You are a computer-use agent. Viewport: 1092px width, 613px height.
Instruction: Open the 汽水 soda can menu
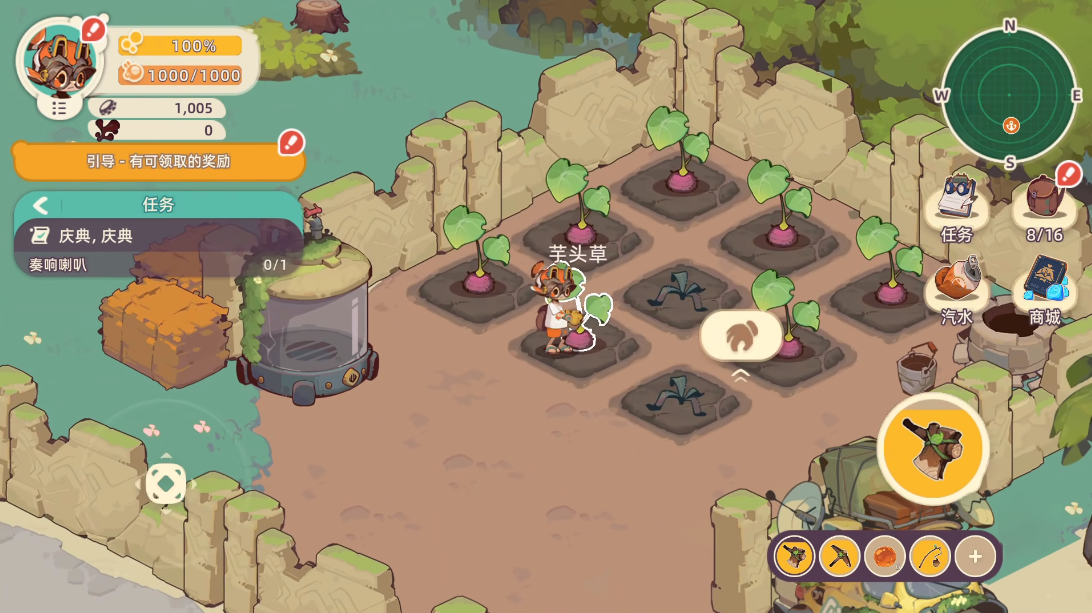click(957, 289)
